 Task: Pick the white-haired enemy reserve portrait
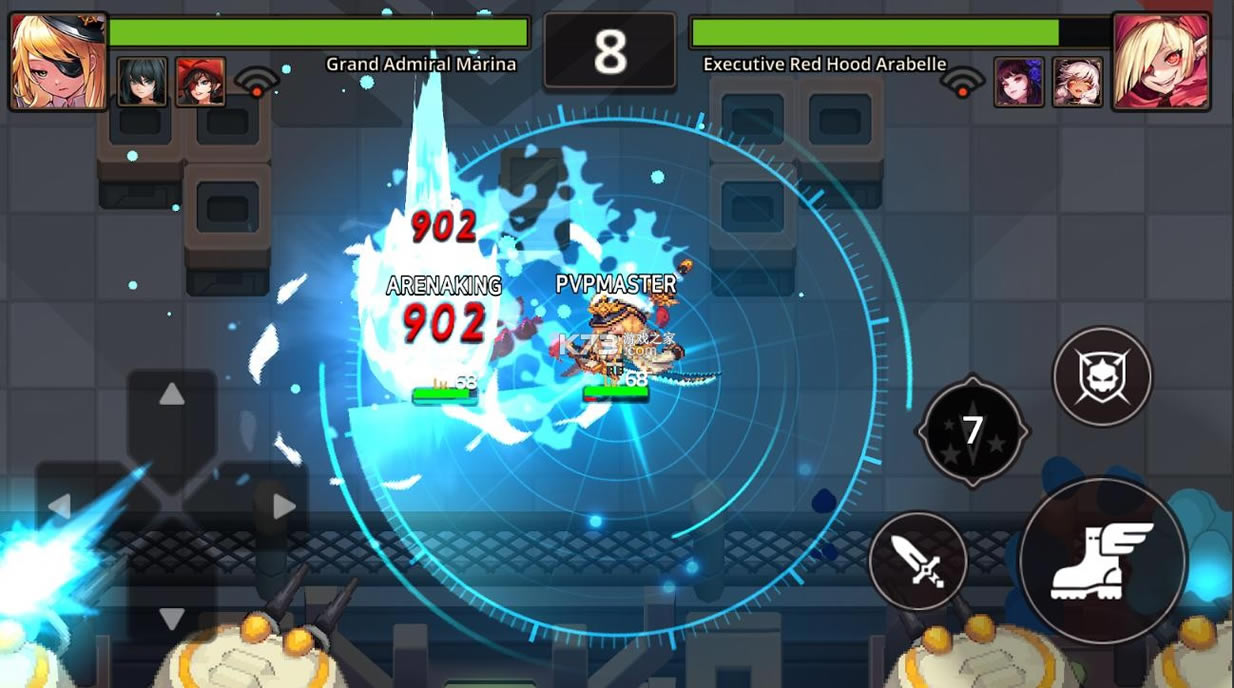(1077, 82)
